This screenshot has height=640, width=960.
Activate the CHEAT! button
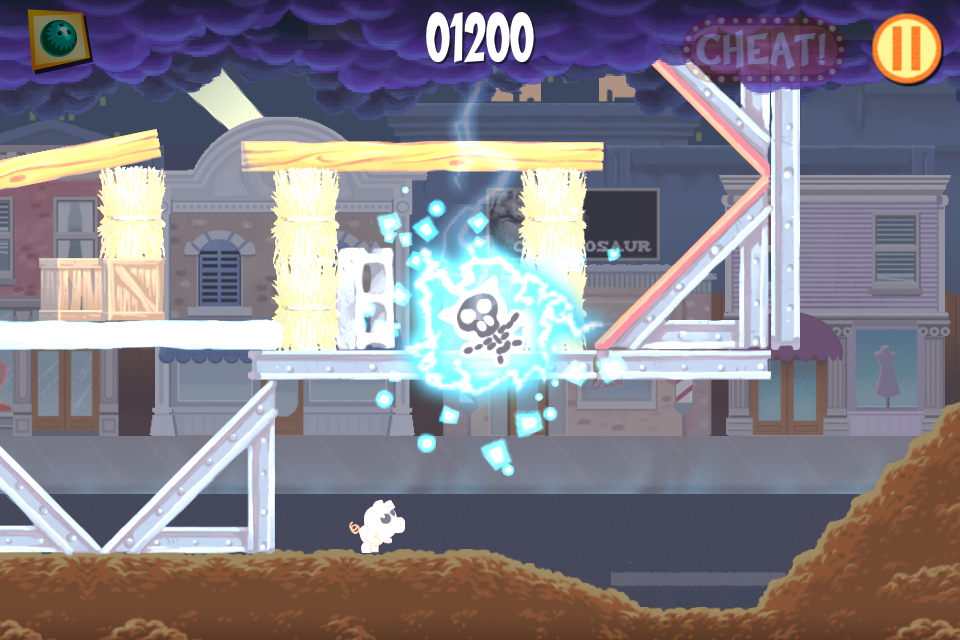763,48
